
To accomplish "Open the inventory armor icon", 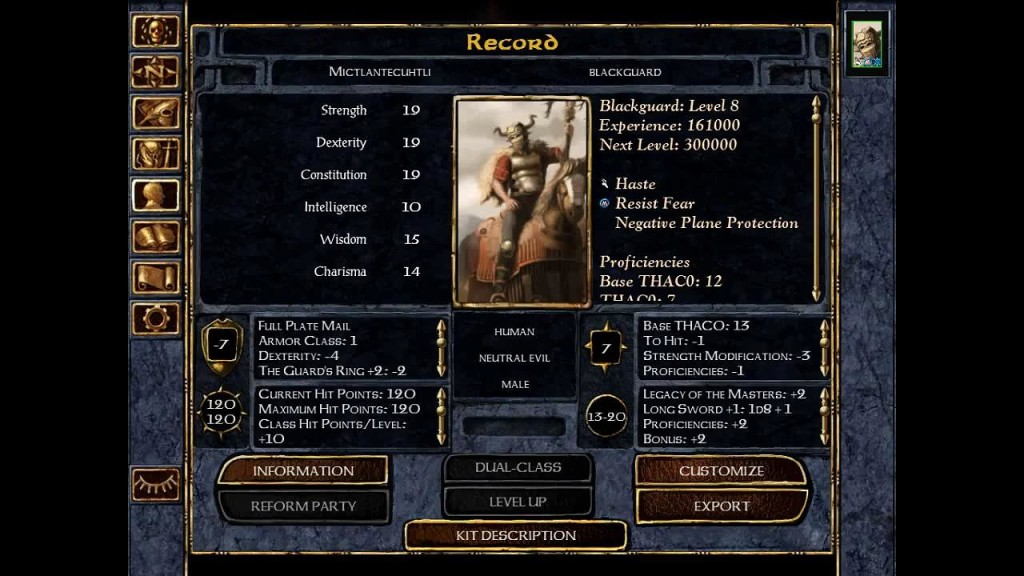I will (156, 154).
